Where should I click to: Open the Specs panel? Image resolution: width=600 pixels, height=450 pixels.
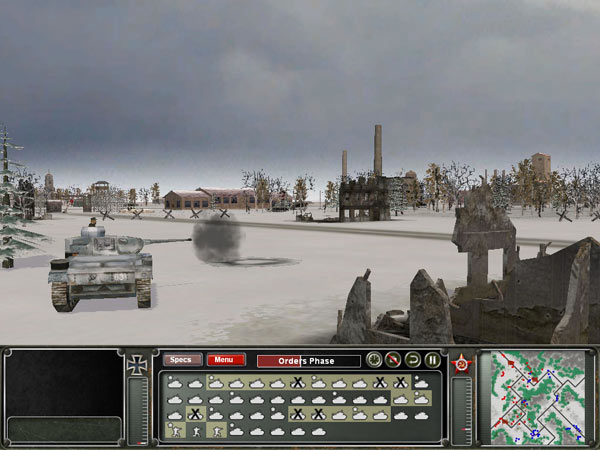point(182,360)
